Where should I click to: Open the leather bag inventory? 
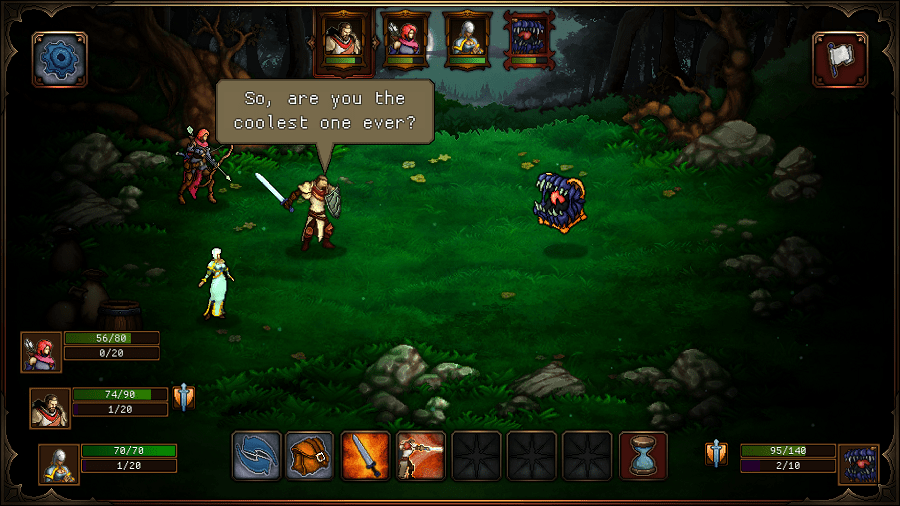point(310,455)
